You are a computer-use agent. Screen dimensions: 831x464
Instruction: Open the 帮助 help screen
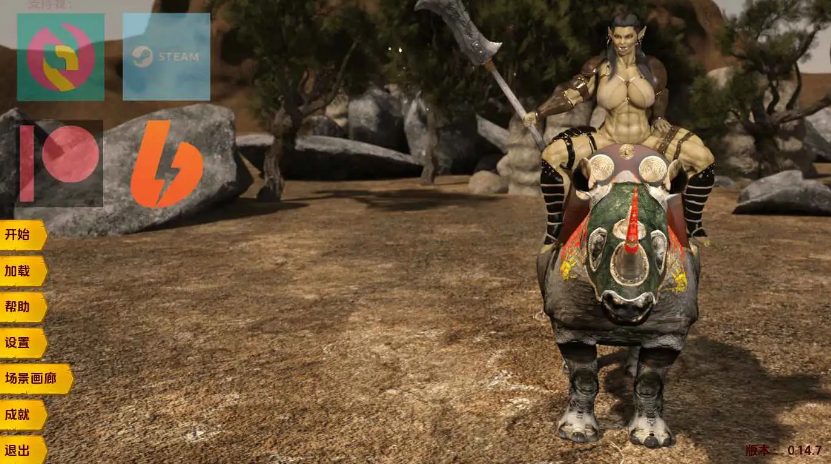click(x=20, y=307)
